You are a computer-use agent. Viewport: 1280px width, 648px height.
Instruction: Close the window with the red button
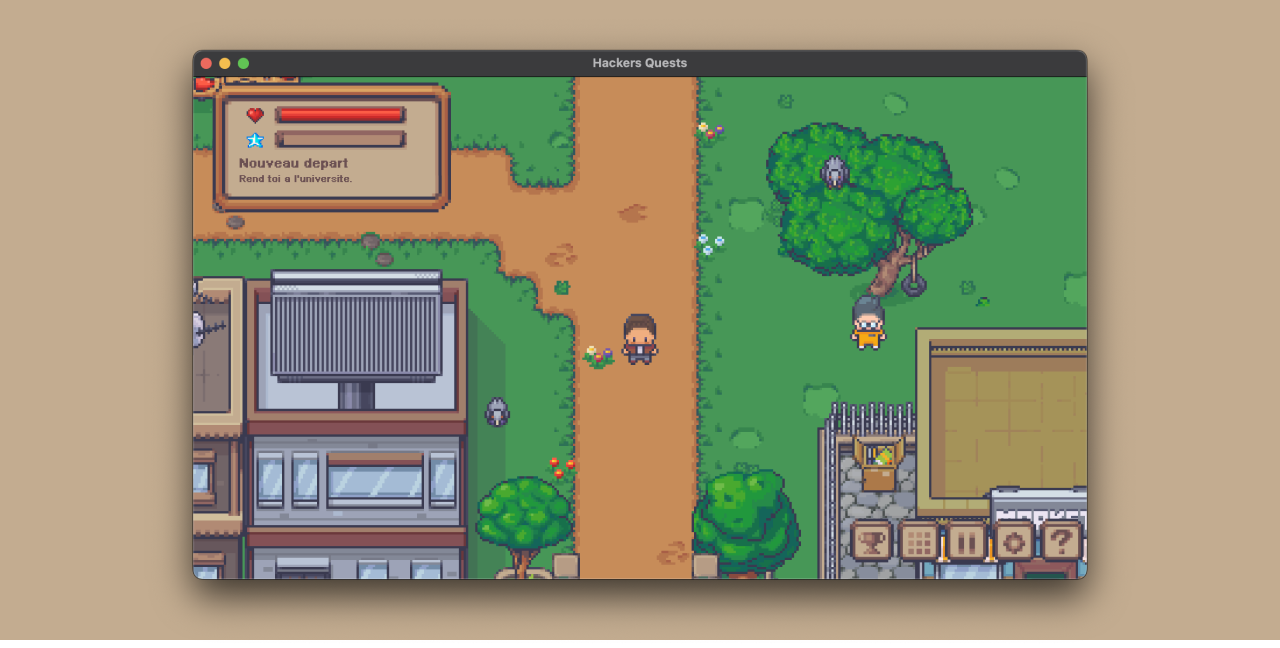pos(206,63)
